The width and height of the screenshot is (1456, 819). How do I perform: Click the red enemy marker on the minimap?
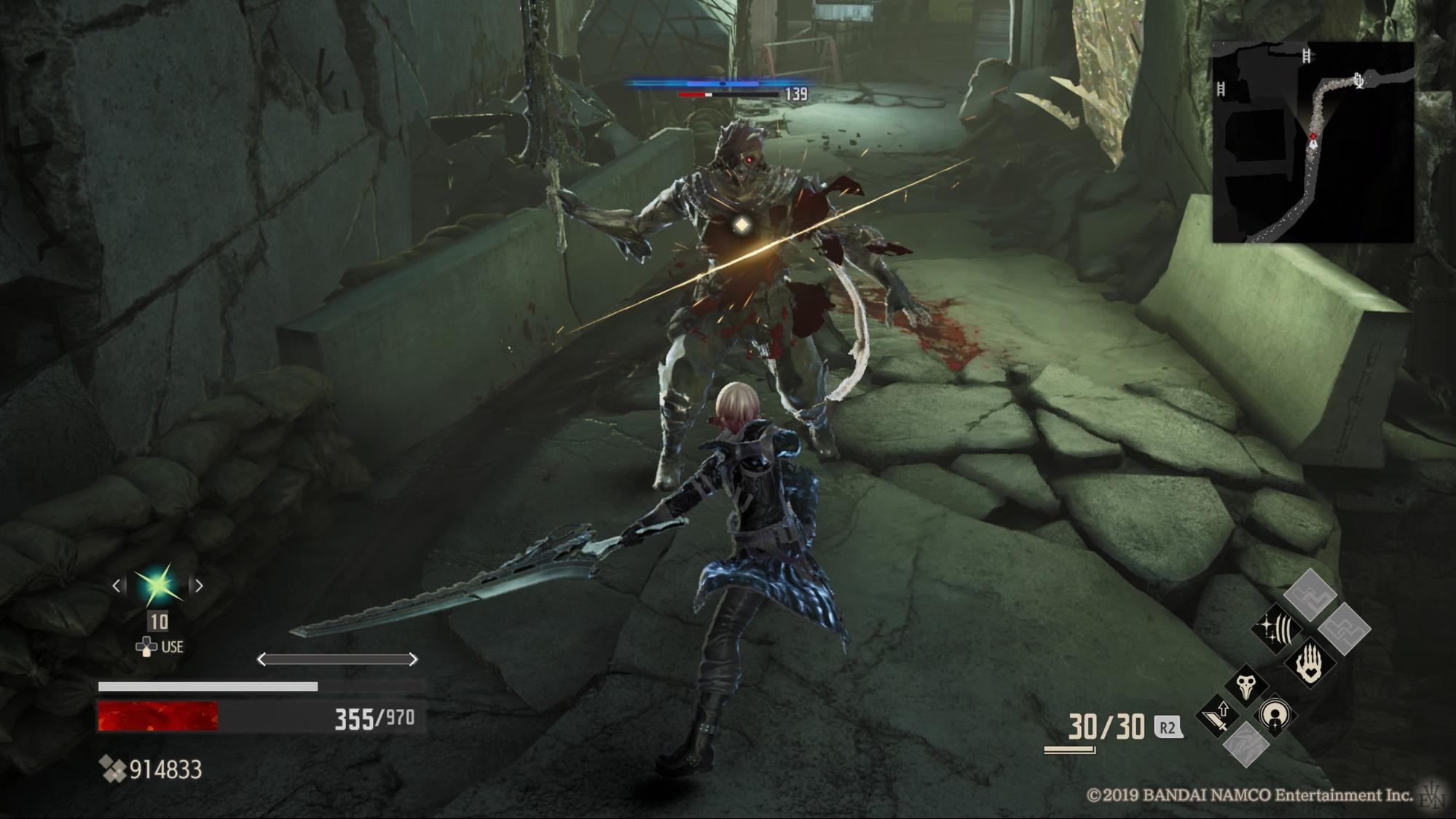click(x=1313, y=136)
